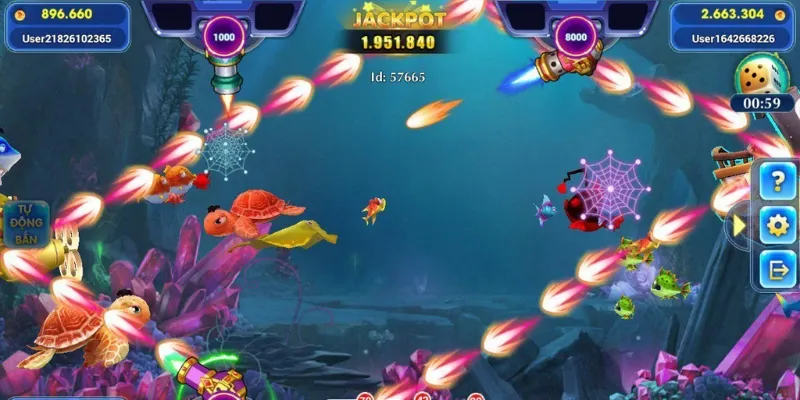Screen dimensions: 800x400
Task: View the User21826102365 player panel
Action: (65, 27)
